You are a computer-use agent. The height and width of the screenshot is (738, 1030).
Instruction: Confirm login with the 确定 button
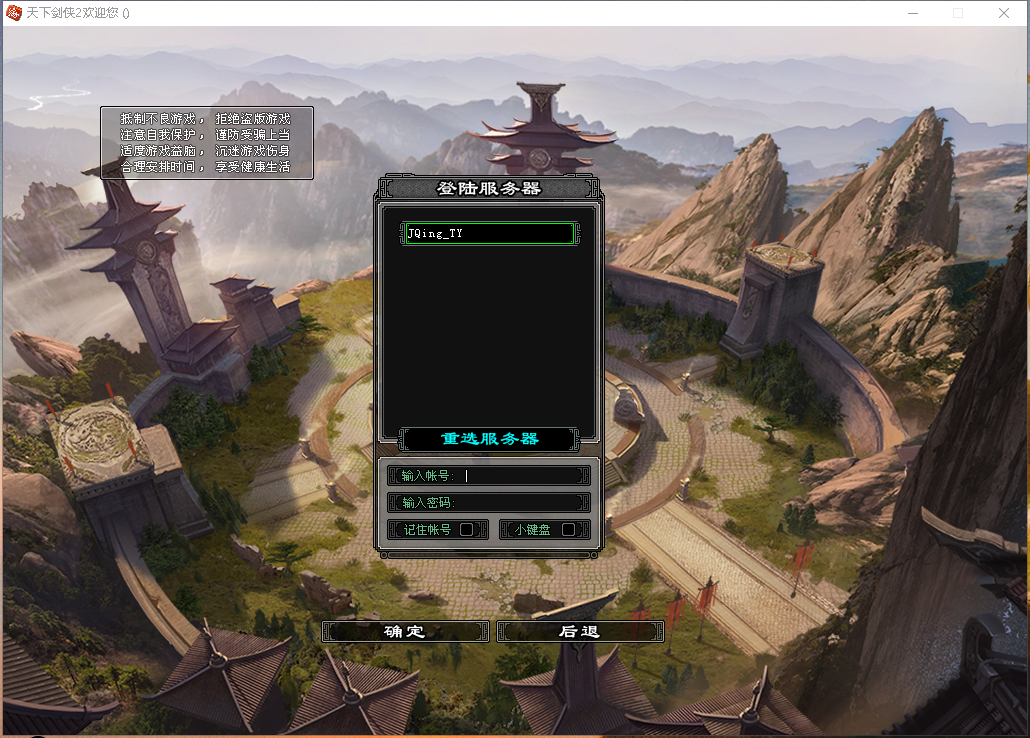point(405,631)
